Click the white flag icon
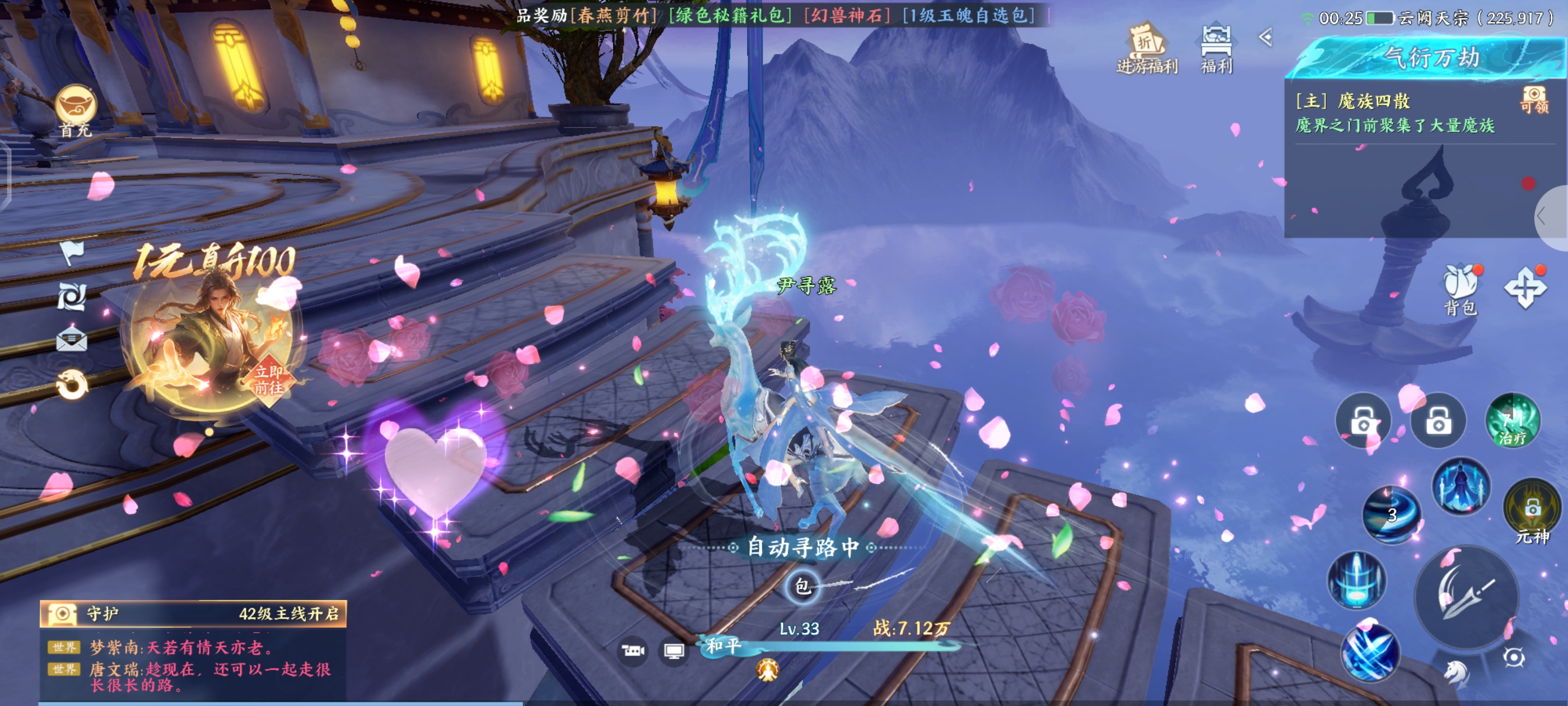Viewport: 1568px width, 706px height. [72, 252]
